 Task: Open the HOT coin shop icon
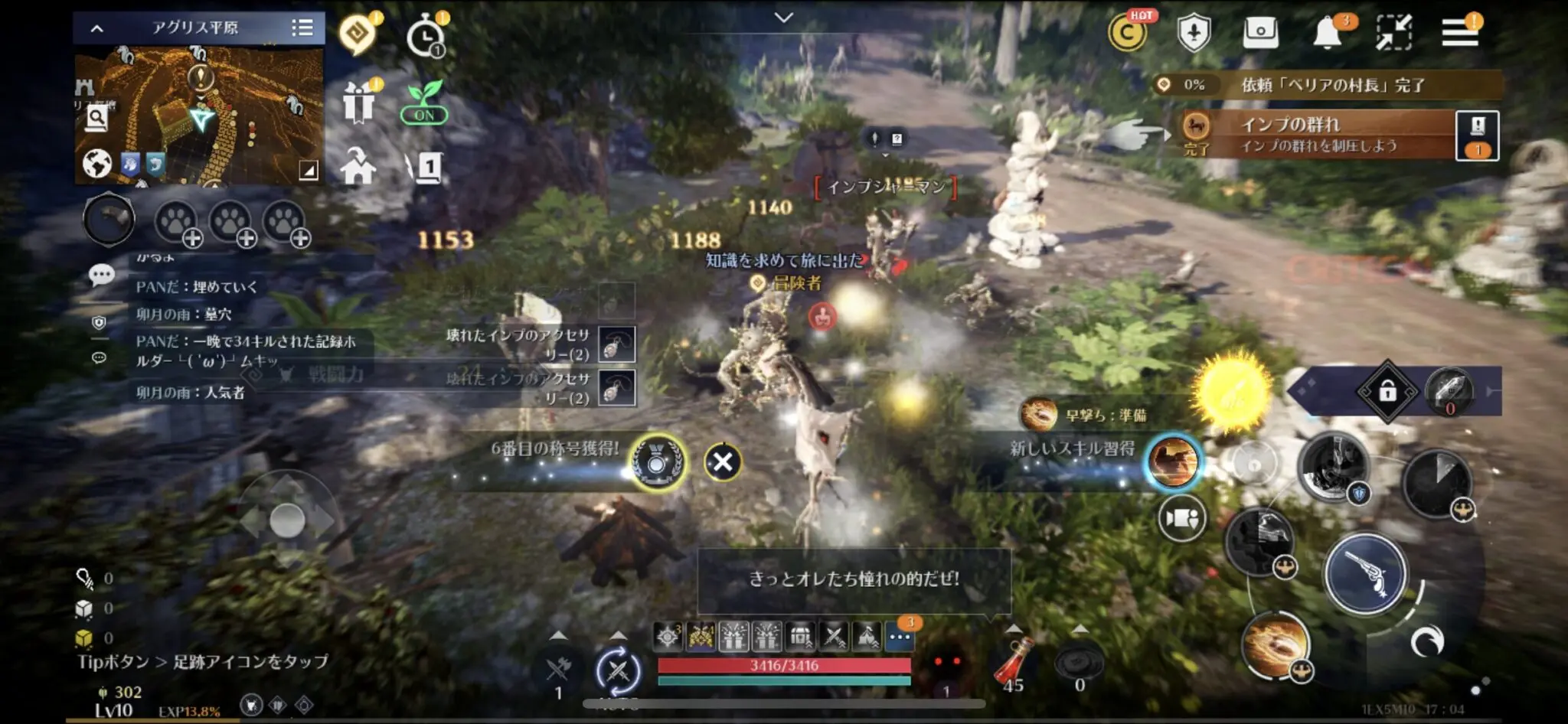[1127, 33]
